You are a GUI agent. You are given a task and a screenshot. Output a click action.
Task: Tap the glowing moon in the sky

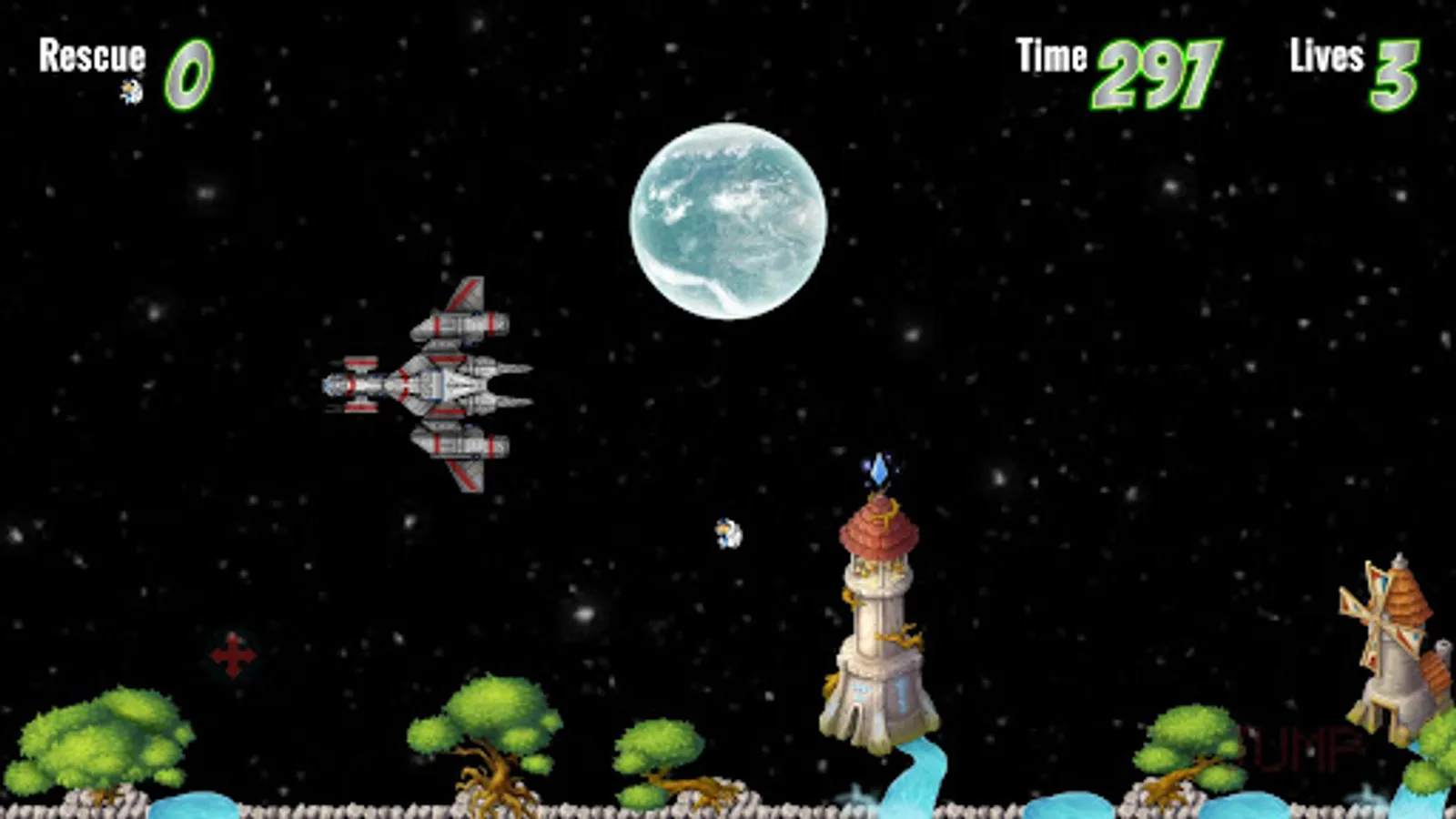(728, 218)
